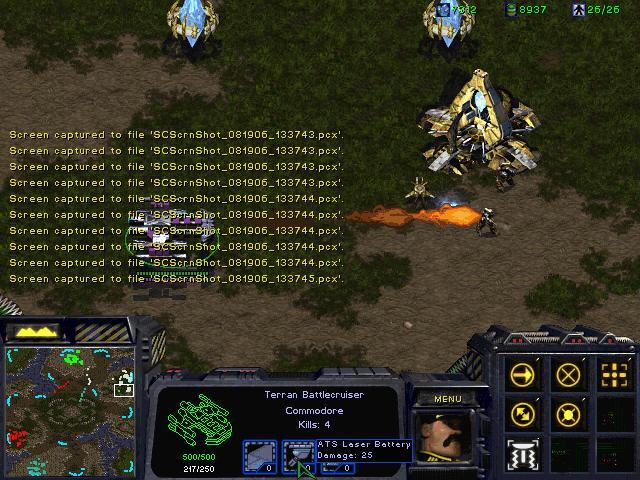Screen dimensions: 640x480
Task: Open the game MENU
Action: [447, 399]
